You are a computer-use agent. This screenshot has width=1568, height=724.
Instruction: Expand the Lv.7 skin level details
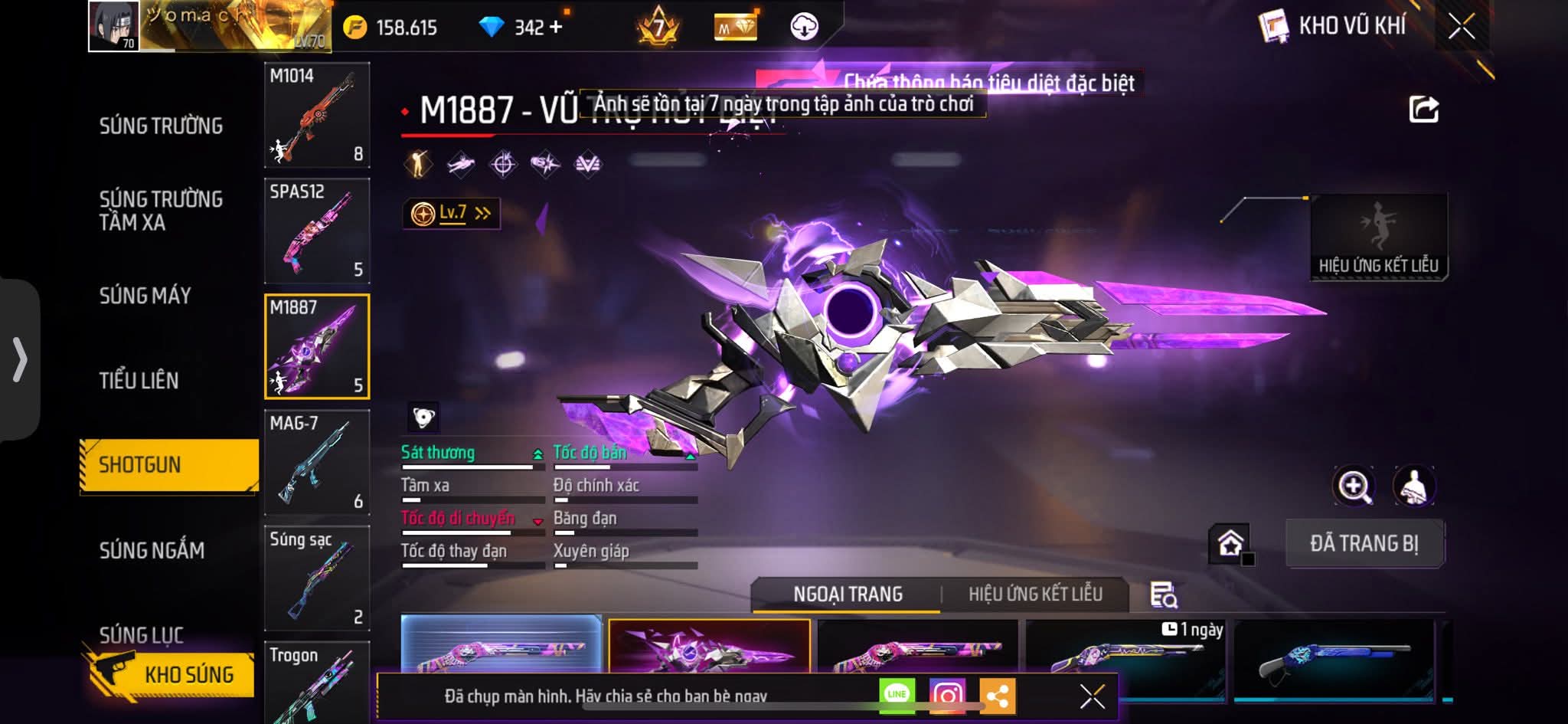point(452,213)
